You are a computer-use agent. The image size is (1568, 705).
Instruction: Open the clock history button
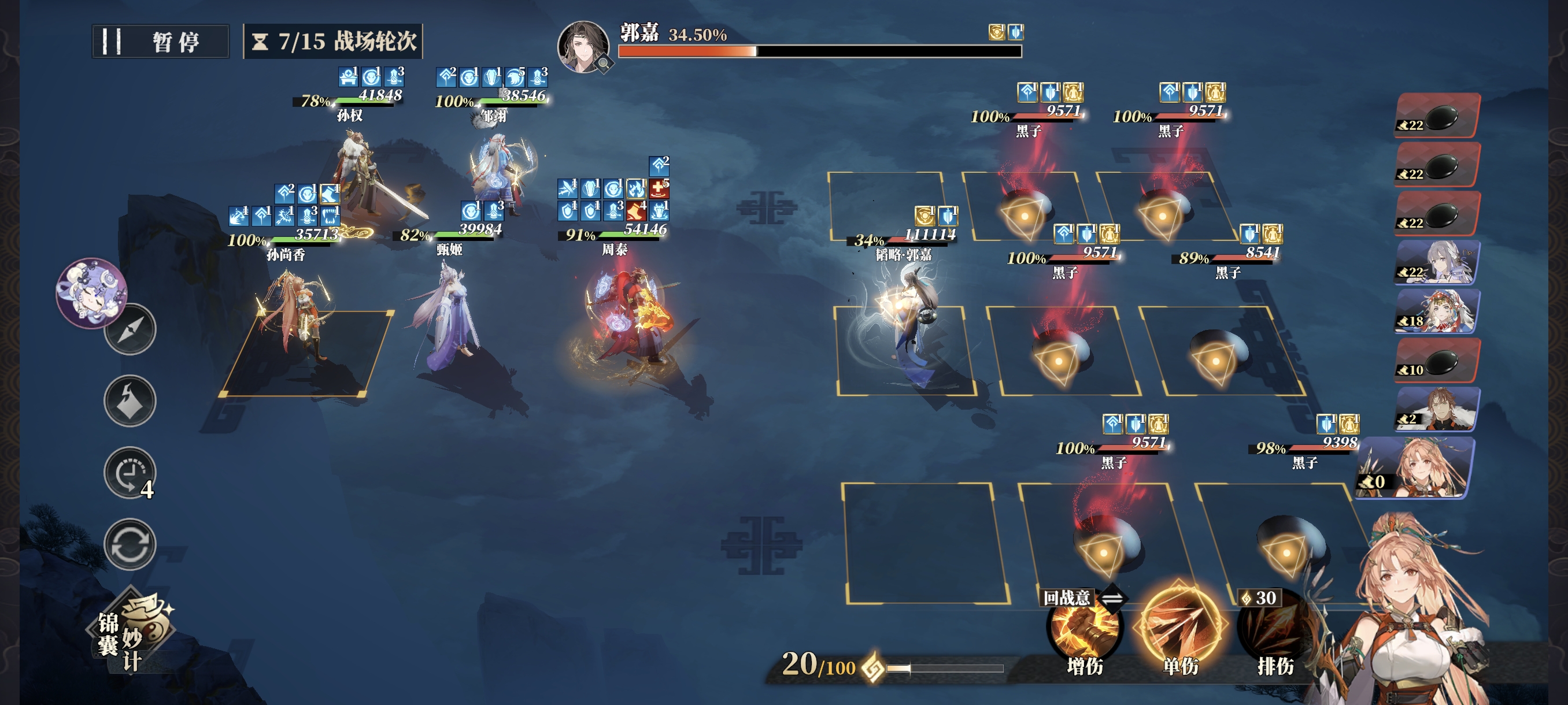click(x=130, y=473)
